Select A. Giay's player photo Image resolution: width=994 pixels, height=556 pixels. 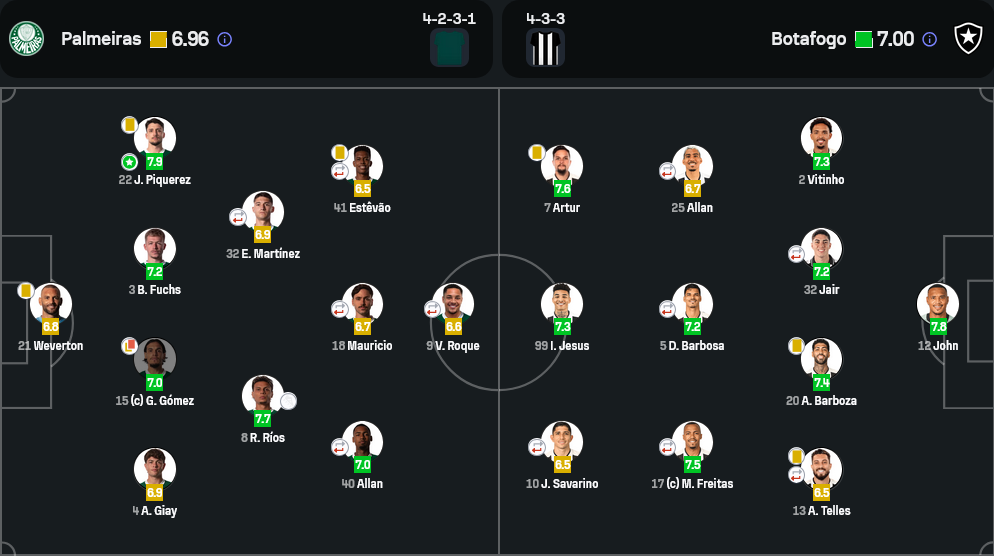pyautogui.click(x=155, y=469)
